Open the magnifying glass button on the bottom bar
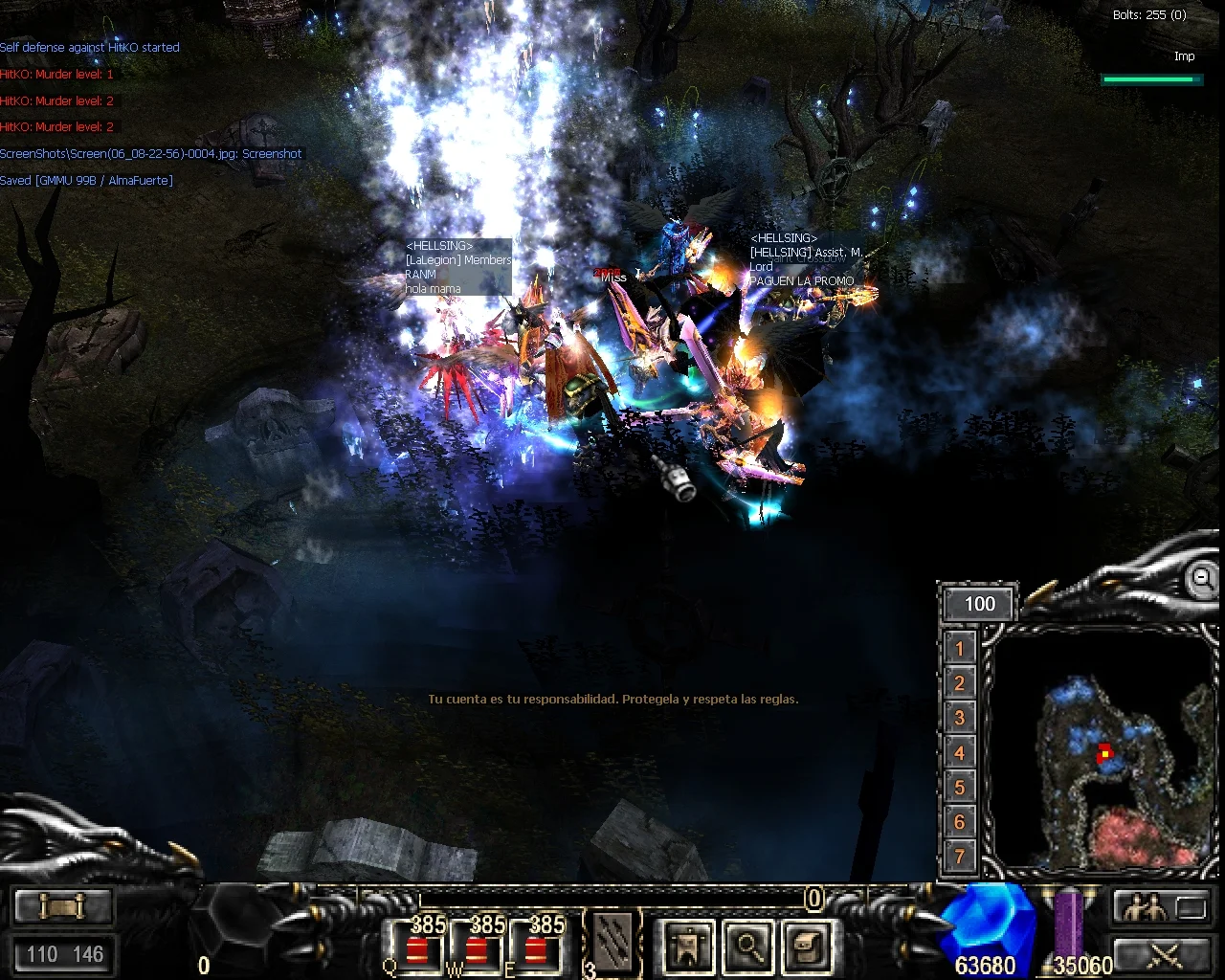Viewport: 1225px width, 980px height. tap(747, 946)
